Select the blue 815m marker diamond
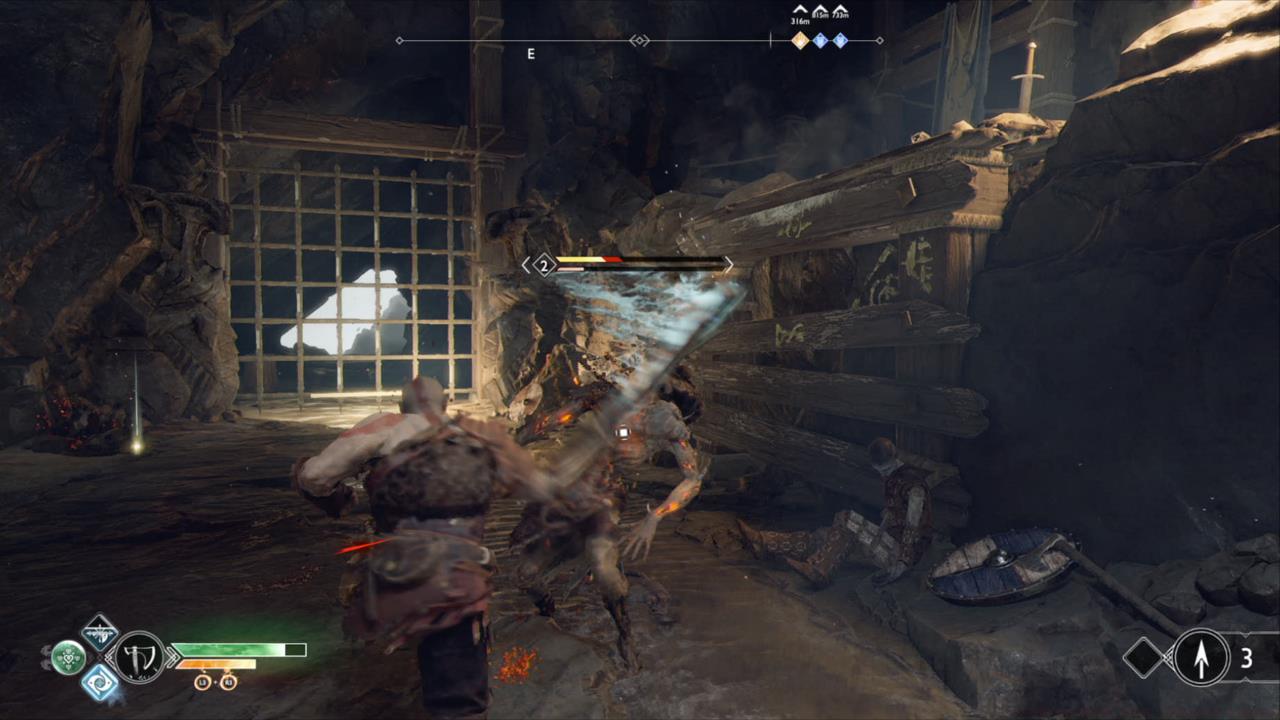This screenshot has height=720, width=1280. [x=820, y=40]
